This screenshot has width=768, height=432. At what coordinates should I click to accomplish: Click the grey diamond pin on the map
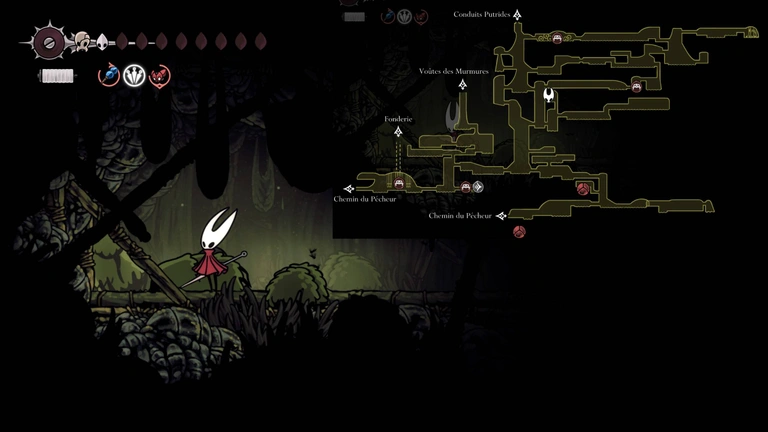[x=478, y=186]
